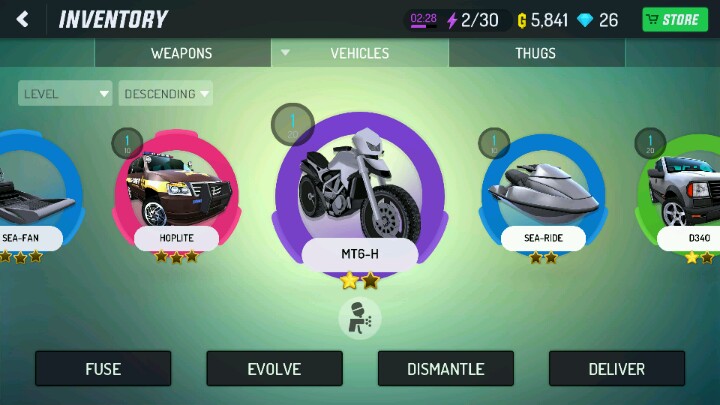Open the Level sort dropdown
Viewport: 720px width, 405px height.
(x=65, y=94)
